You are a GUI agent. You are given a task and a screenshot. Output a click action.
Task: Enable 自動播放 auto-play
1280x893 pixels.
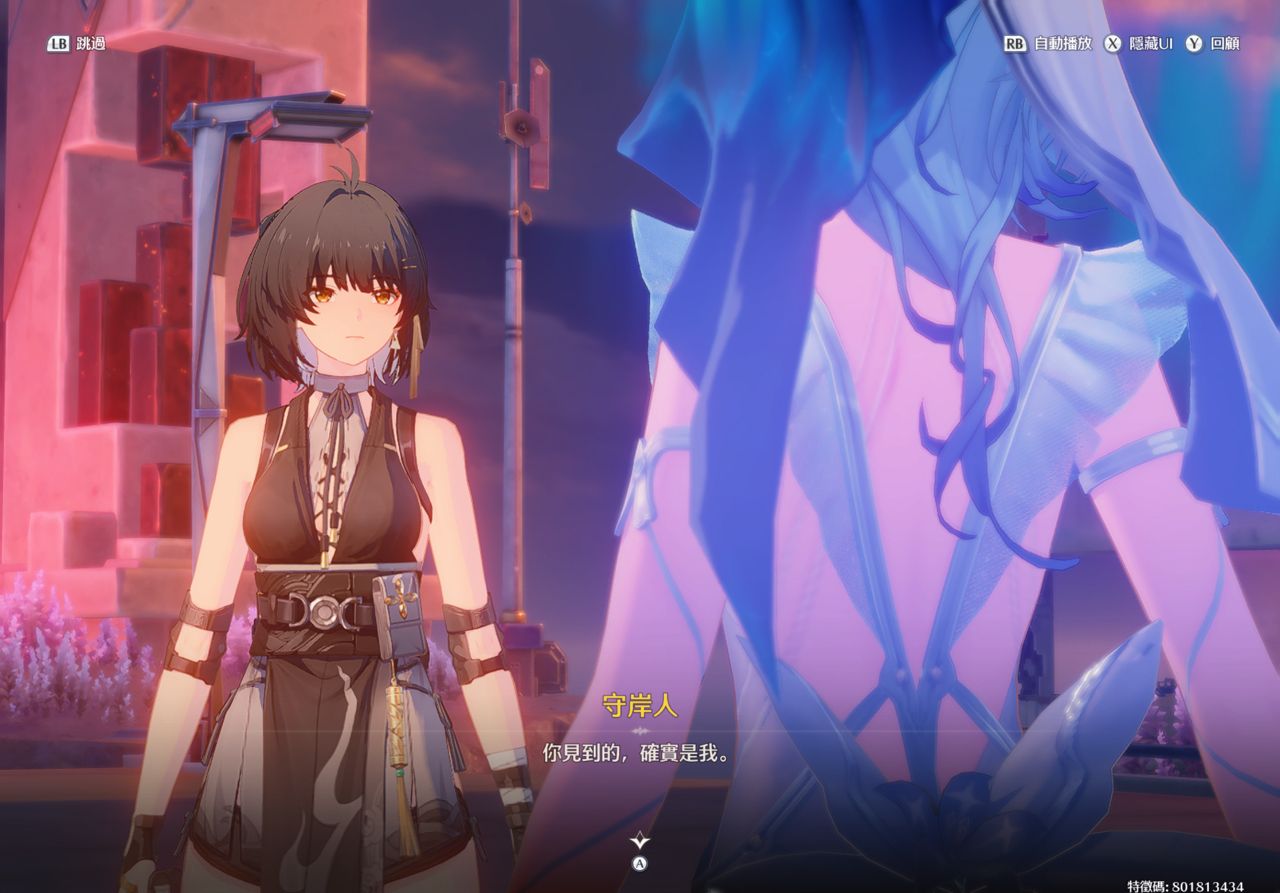[x=1049, y=44]
